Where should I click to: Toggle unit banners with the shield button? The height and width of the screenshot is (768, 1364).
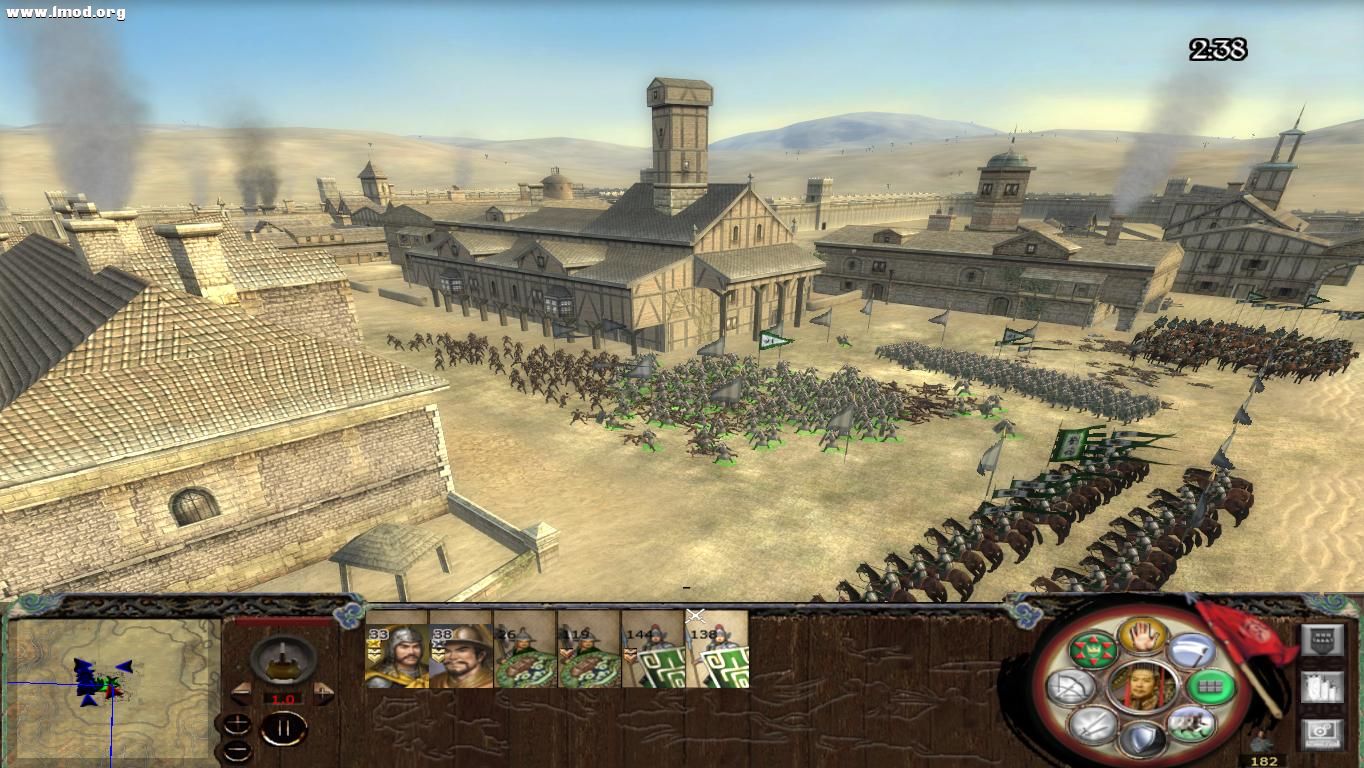[1322, 638]
